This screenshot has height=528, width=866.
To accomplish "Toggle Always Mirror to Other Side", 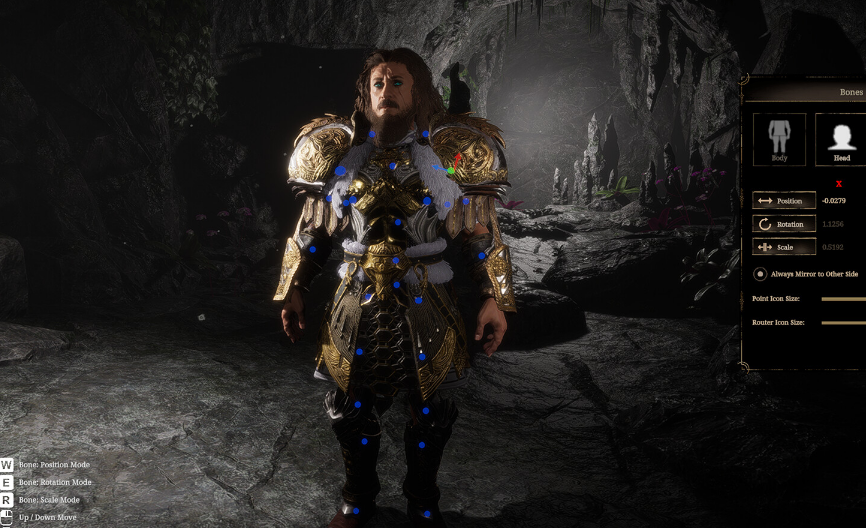I will pyautogui.click(x=760, y=274).
